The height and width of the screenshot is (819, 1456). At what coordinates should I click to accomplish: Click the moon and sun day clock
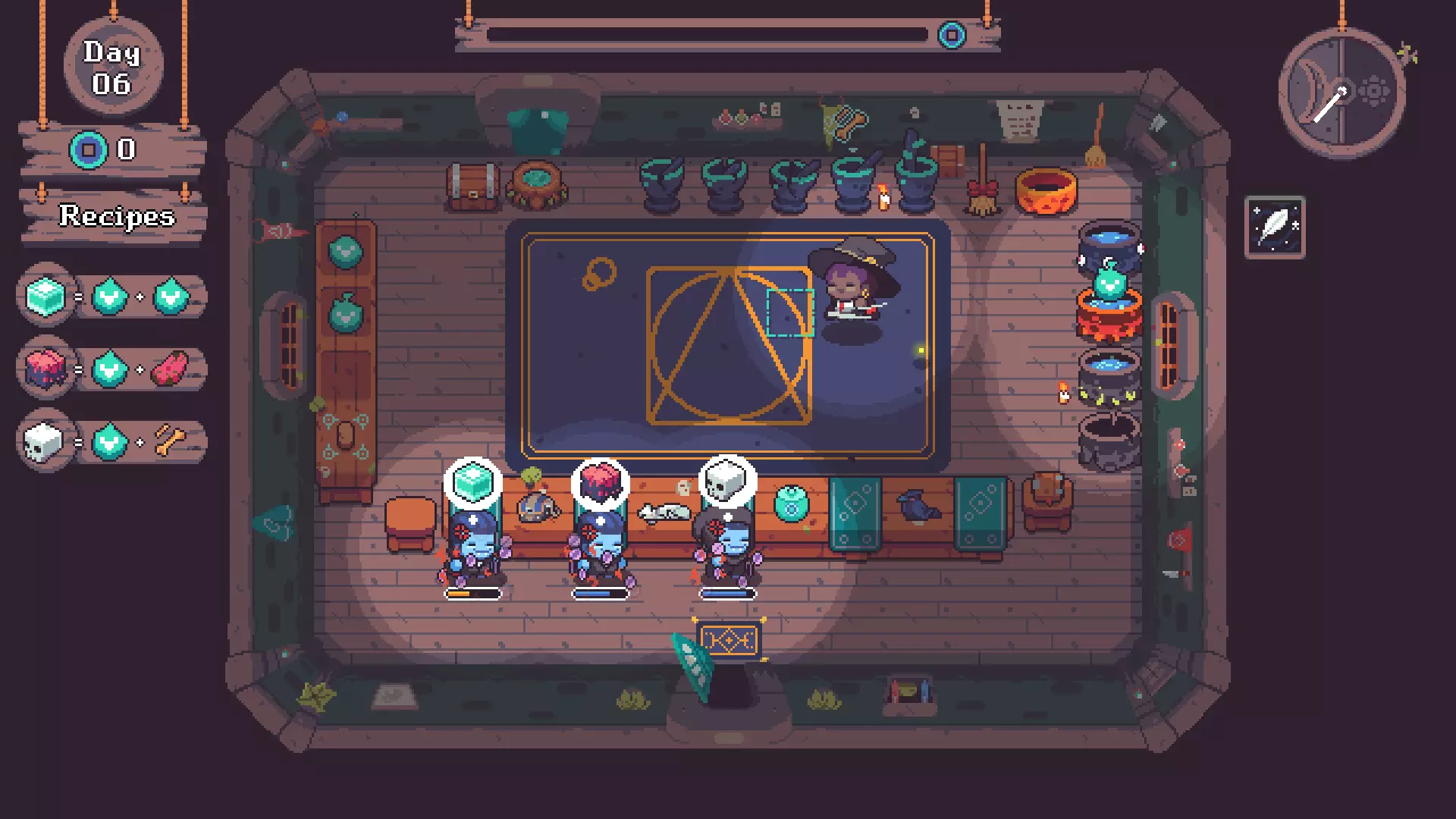pos(1341,93)
